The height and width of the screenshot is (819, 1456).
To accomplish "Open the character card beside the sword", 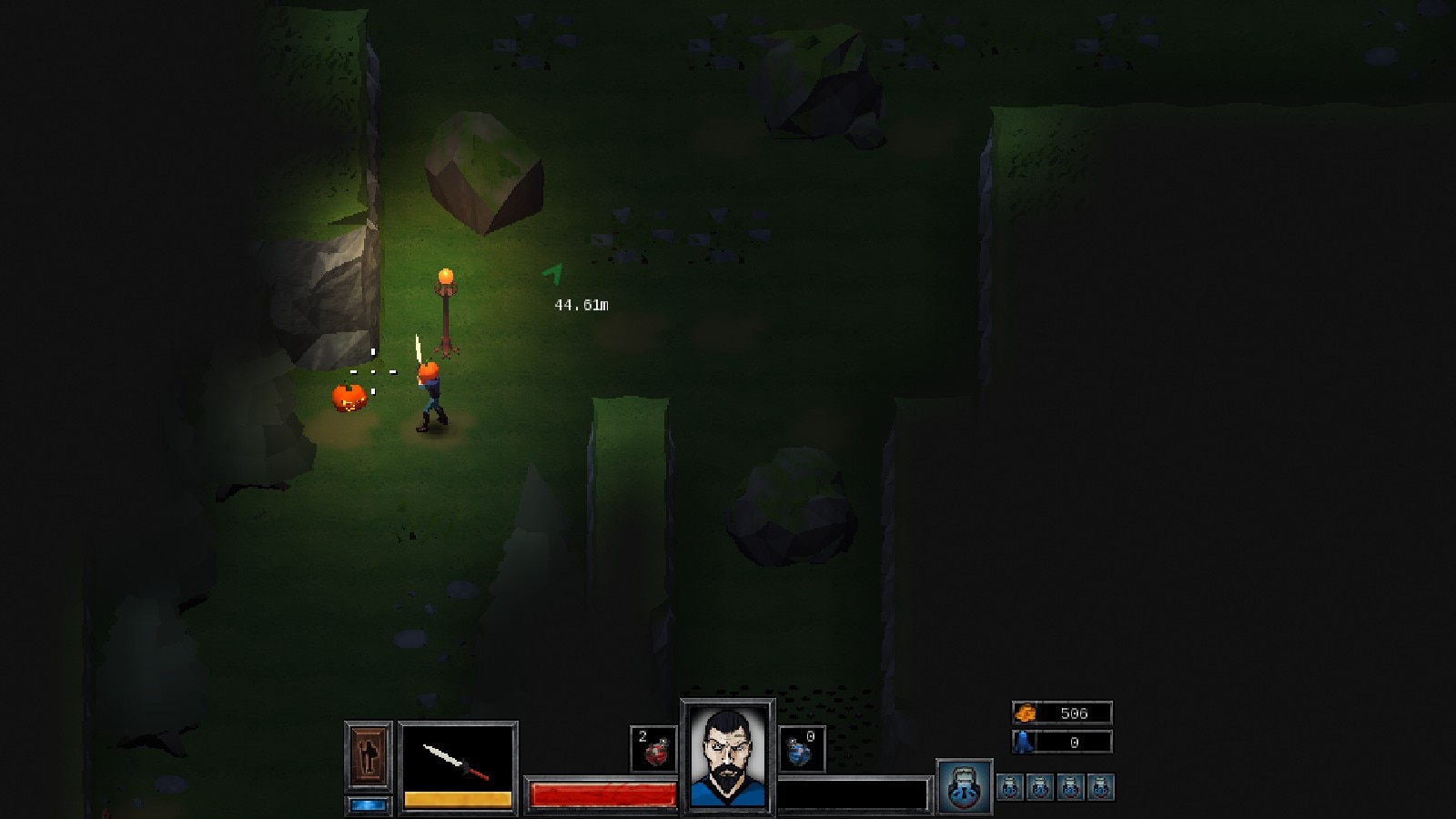I will (369, 755).
